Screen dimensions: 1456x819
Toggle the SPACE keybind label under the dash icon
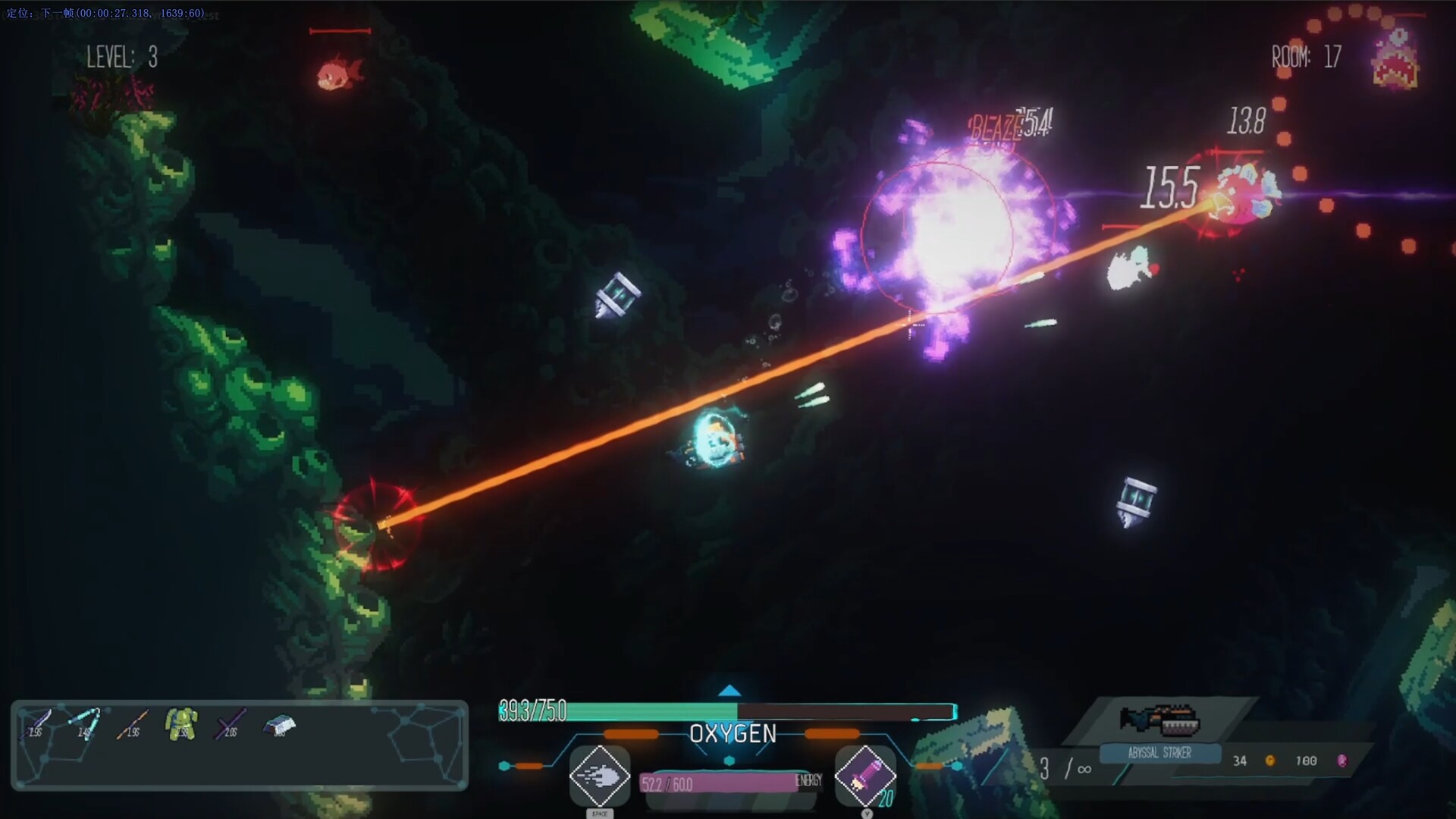[x=600, y=814]
